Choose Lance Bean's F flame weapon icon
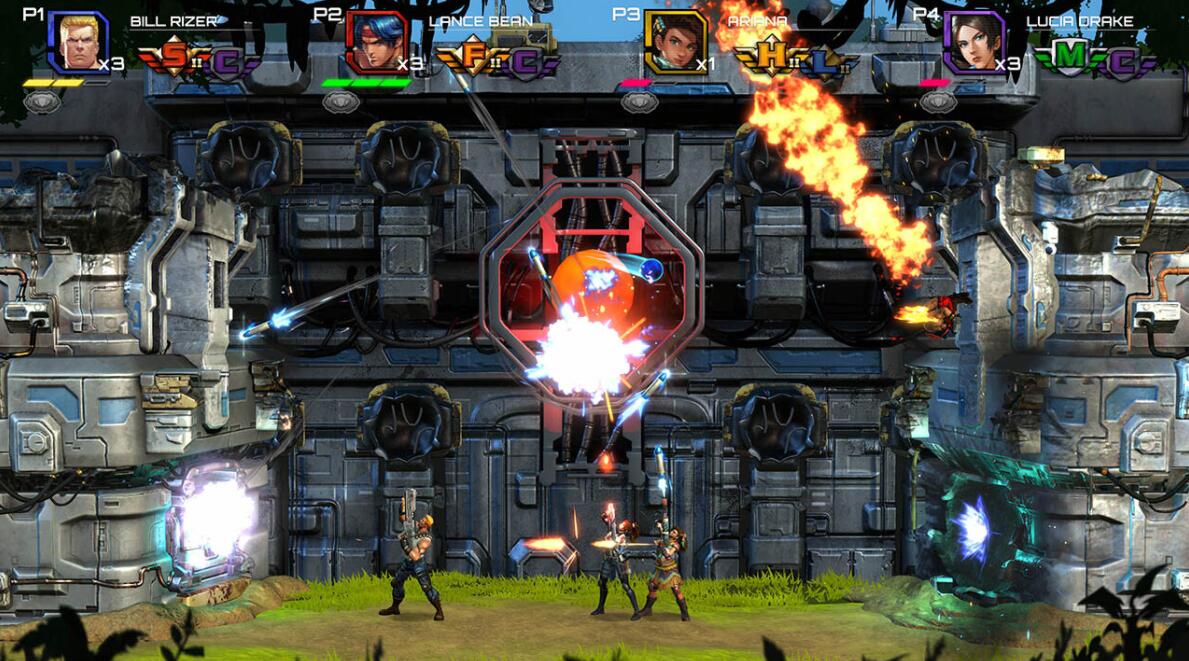The image size is (1189, 661). (x=472, y=59)
